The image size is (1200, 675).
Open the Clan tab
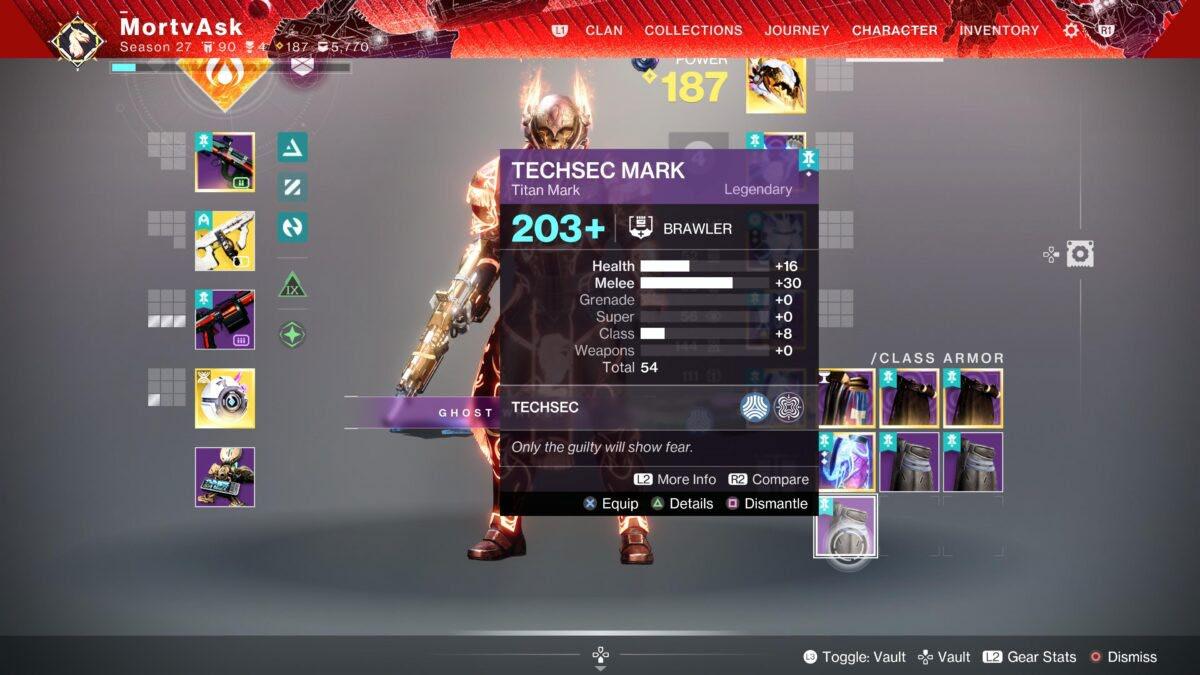click(603, 30)
